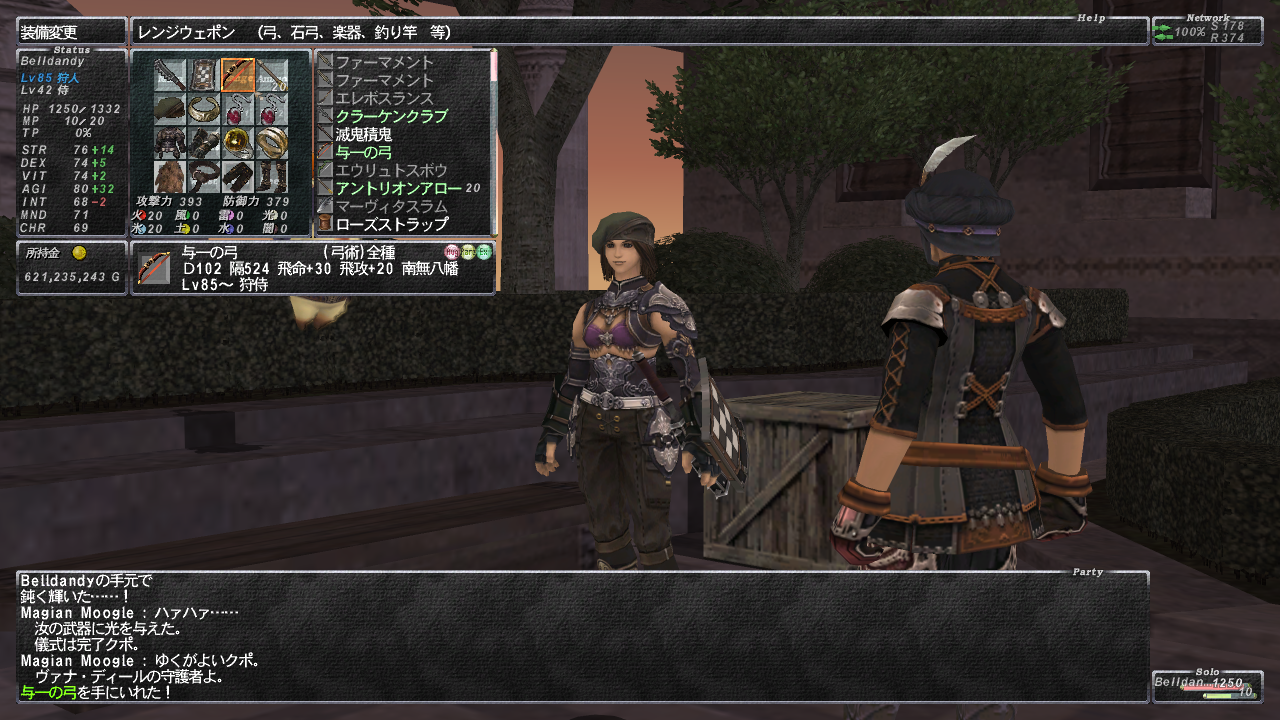Select the boots feet slot
The height and width of the screenshot is (720, 1280).
tap(271, 176)
